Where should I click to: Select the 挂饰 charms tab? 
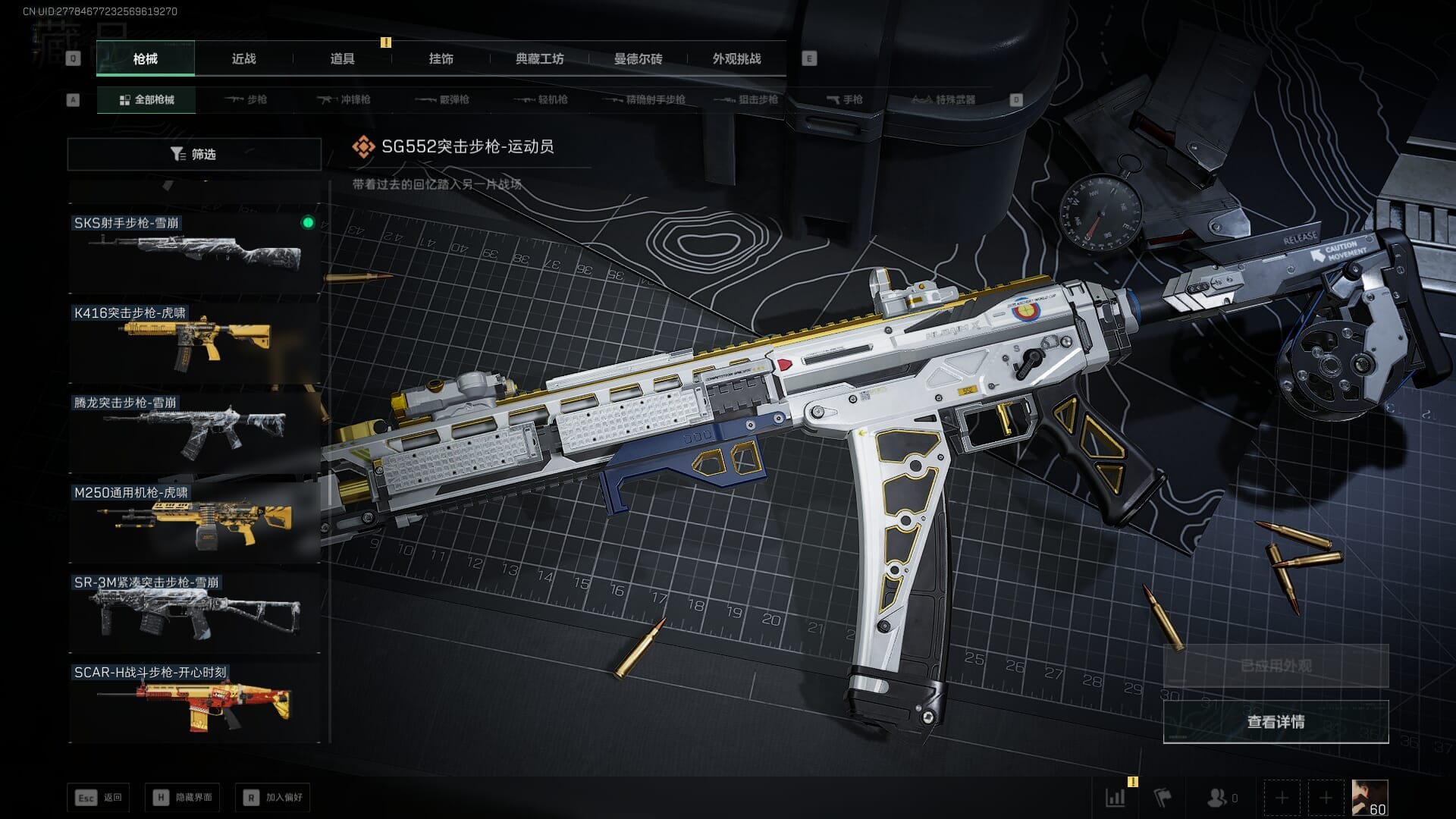pos(441,58)
